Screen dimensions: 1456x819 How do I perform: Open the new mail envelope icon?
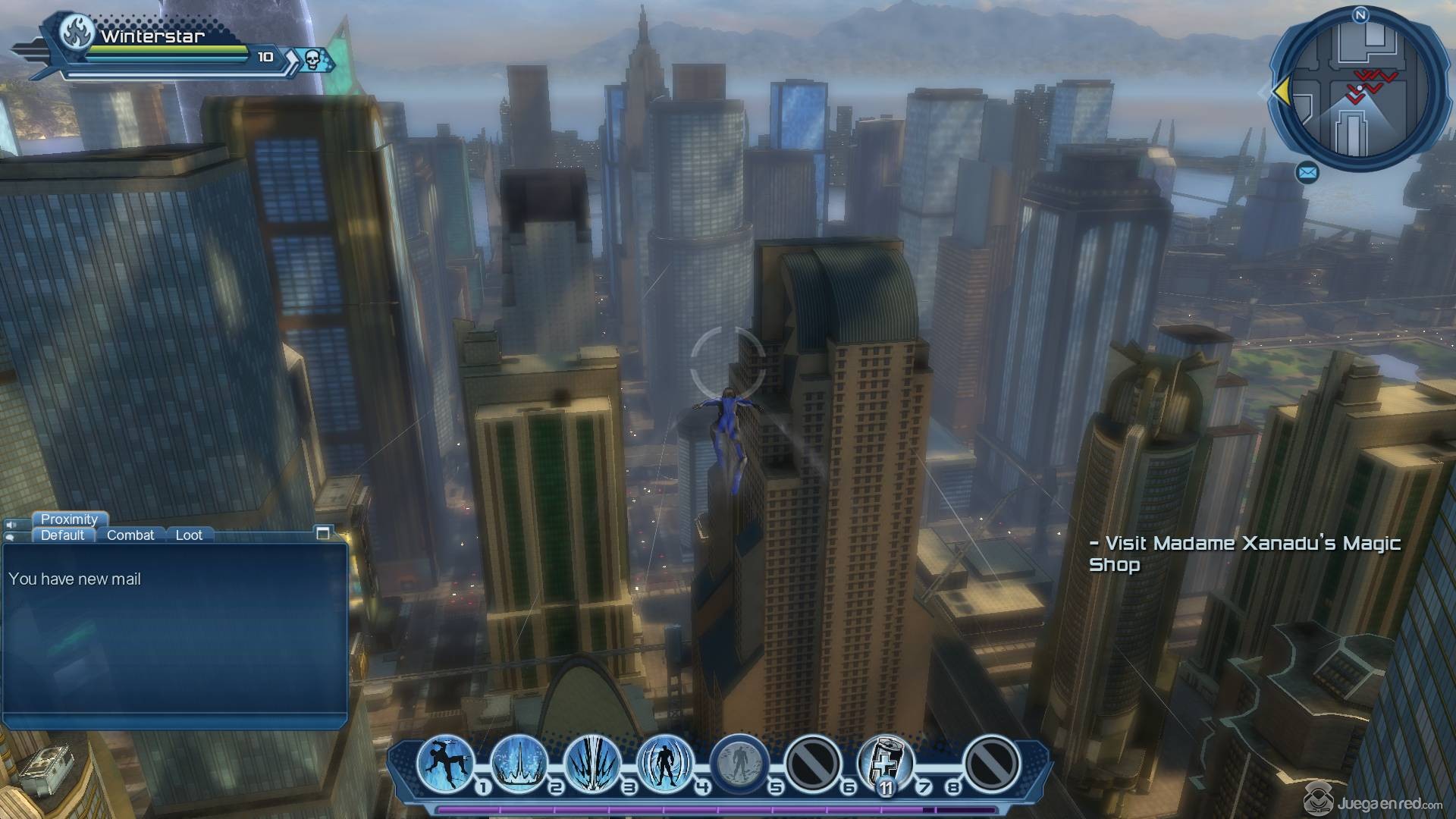(x=1307, y=174)
